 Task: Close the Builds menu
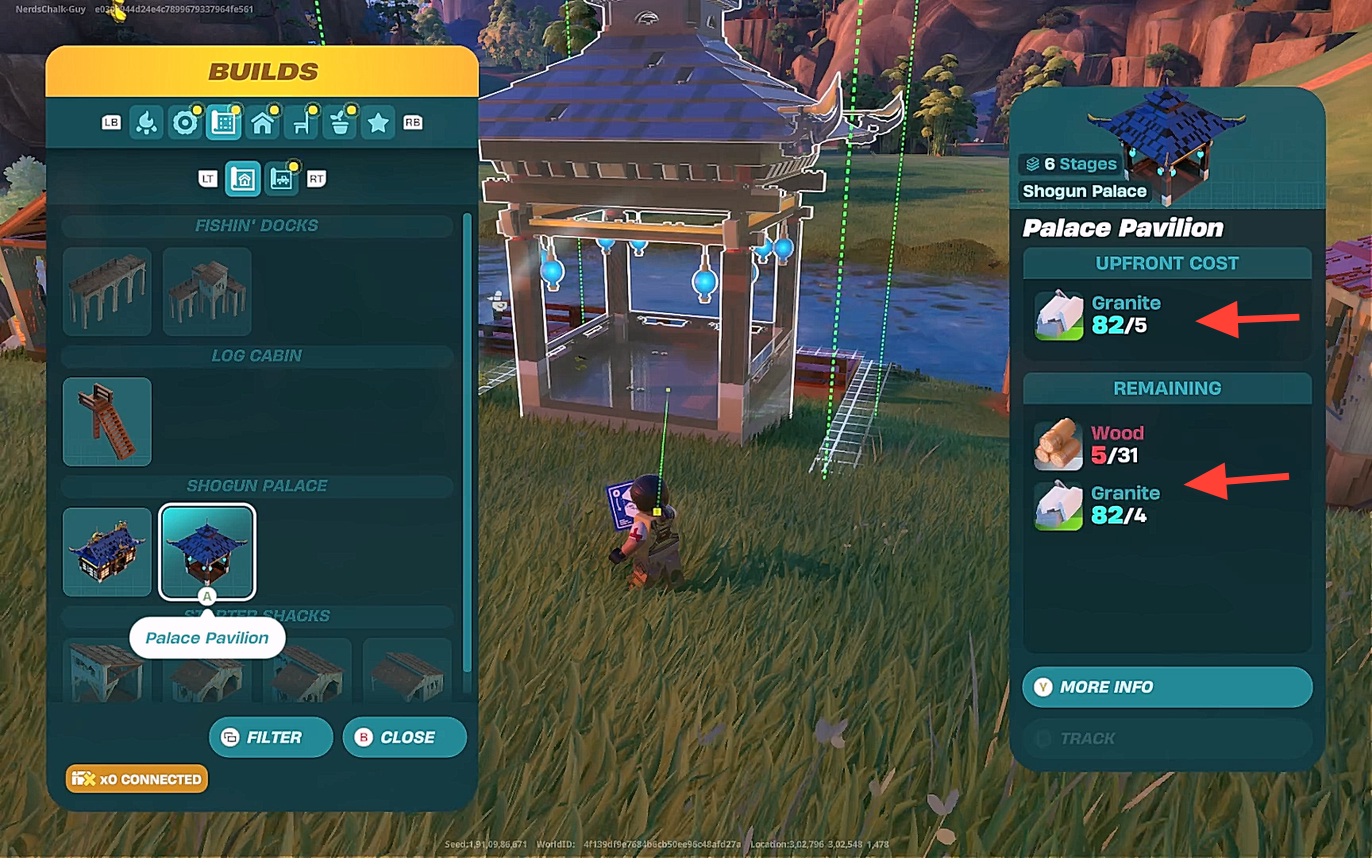point(404,737)
